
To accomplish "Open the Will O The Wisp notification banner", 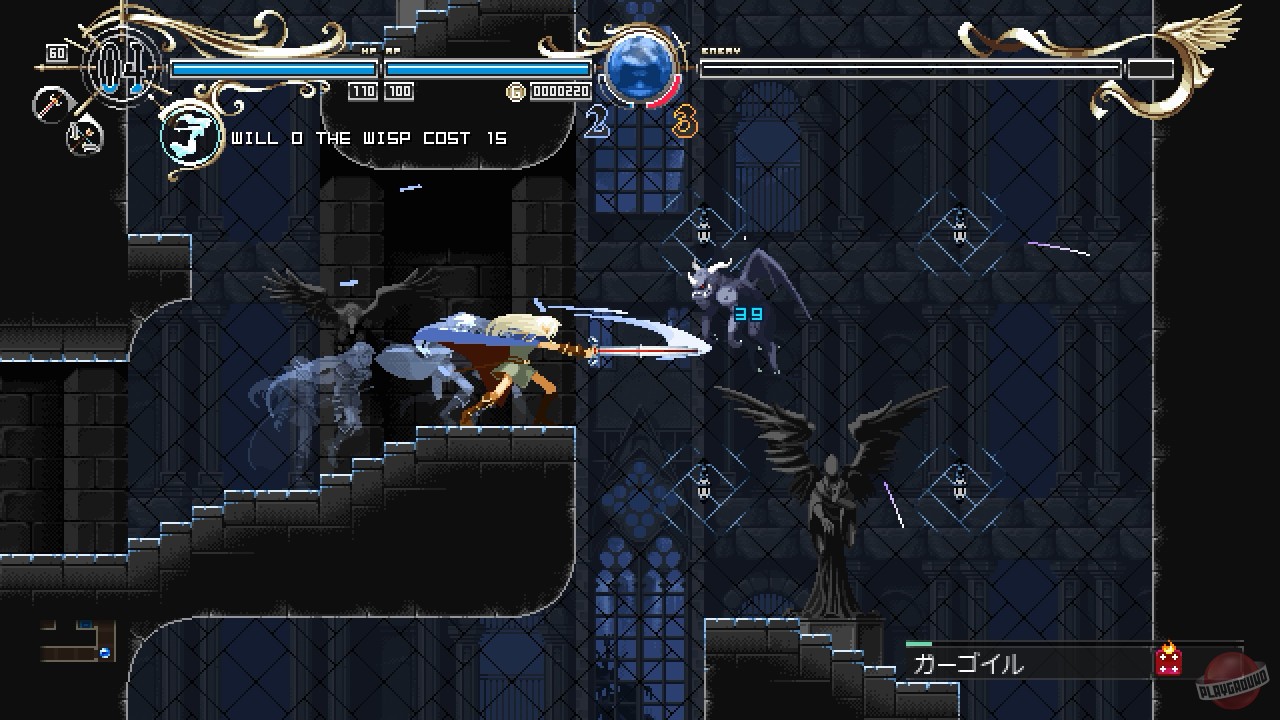I will tap(370, 138).
